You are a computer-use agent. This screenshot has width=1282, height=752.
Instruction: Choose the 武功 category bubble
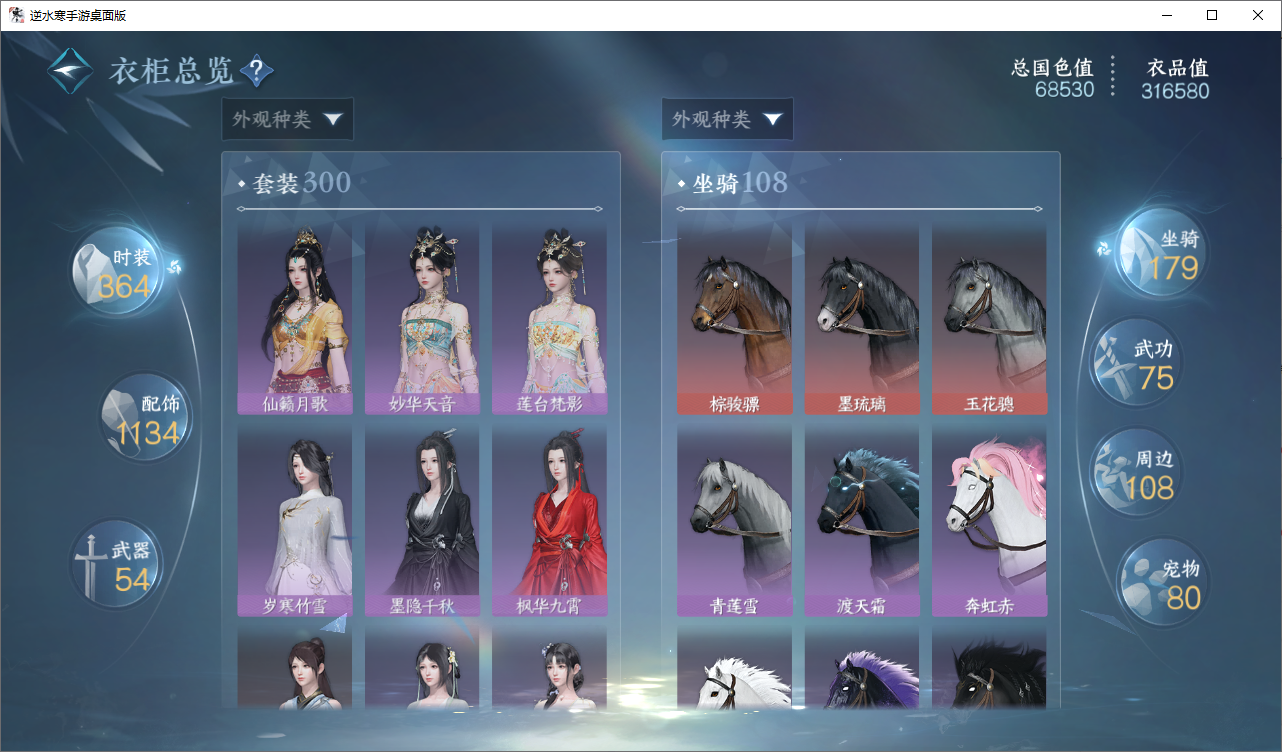coord(1134,363)
